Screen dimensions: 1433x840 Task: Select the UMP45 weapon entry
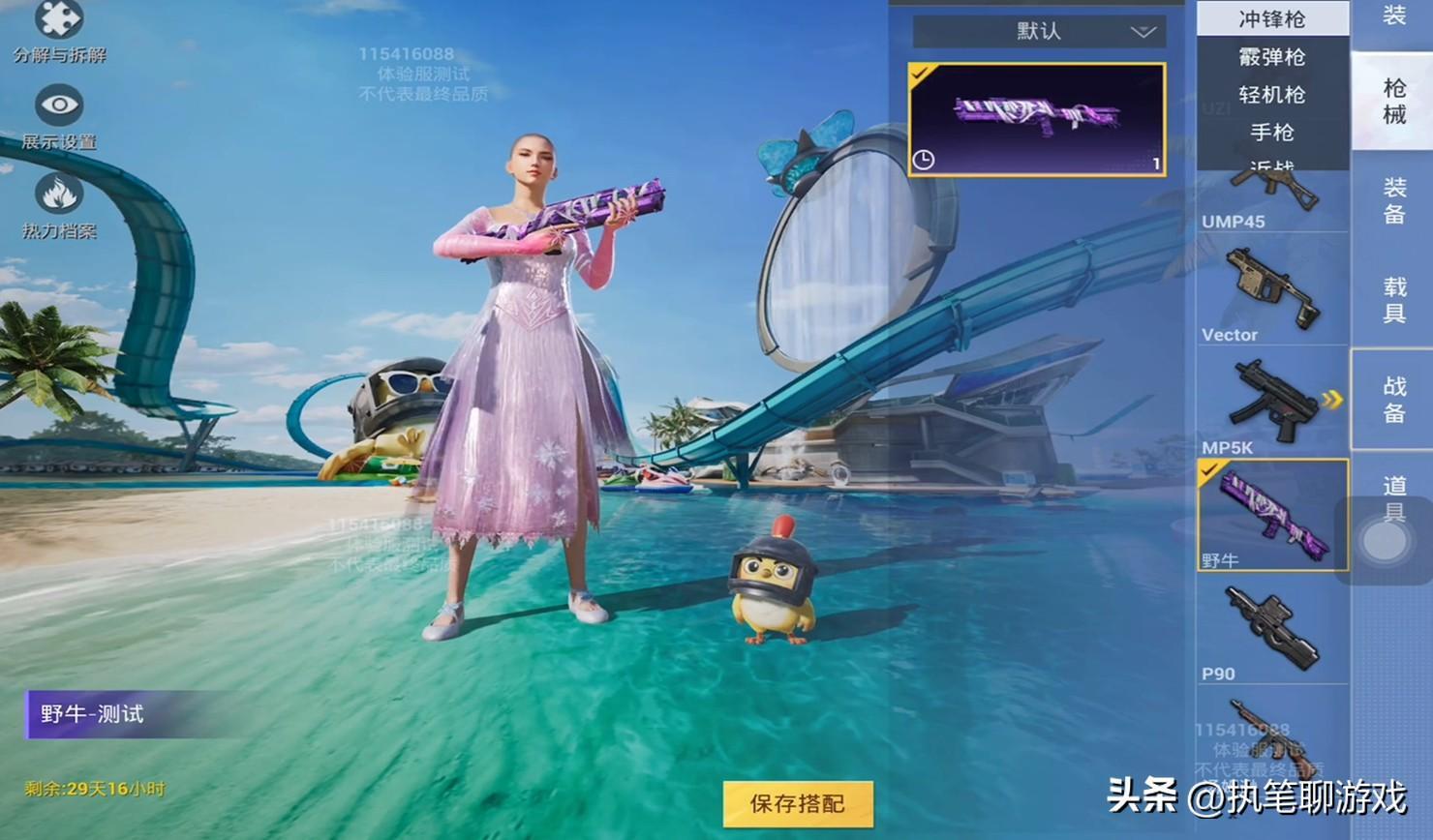point(1271,200)
